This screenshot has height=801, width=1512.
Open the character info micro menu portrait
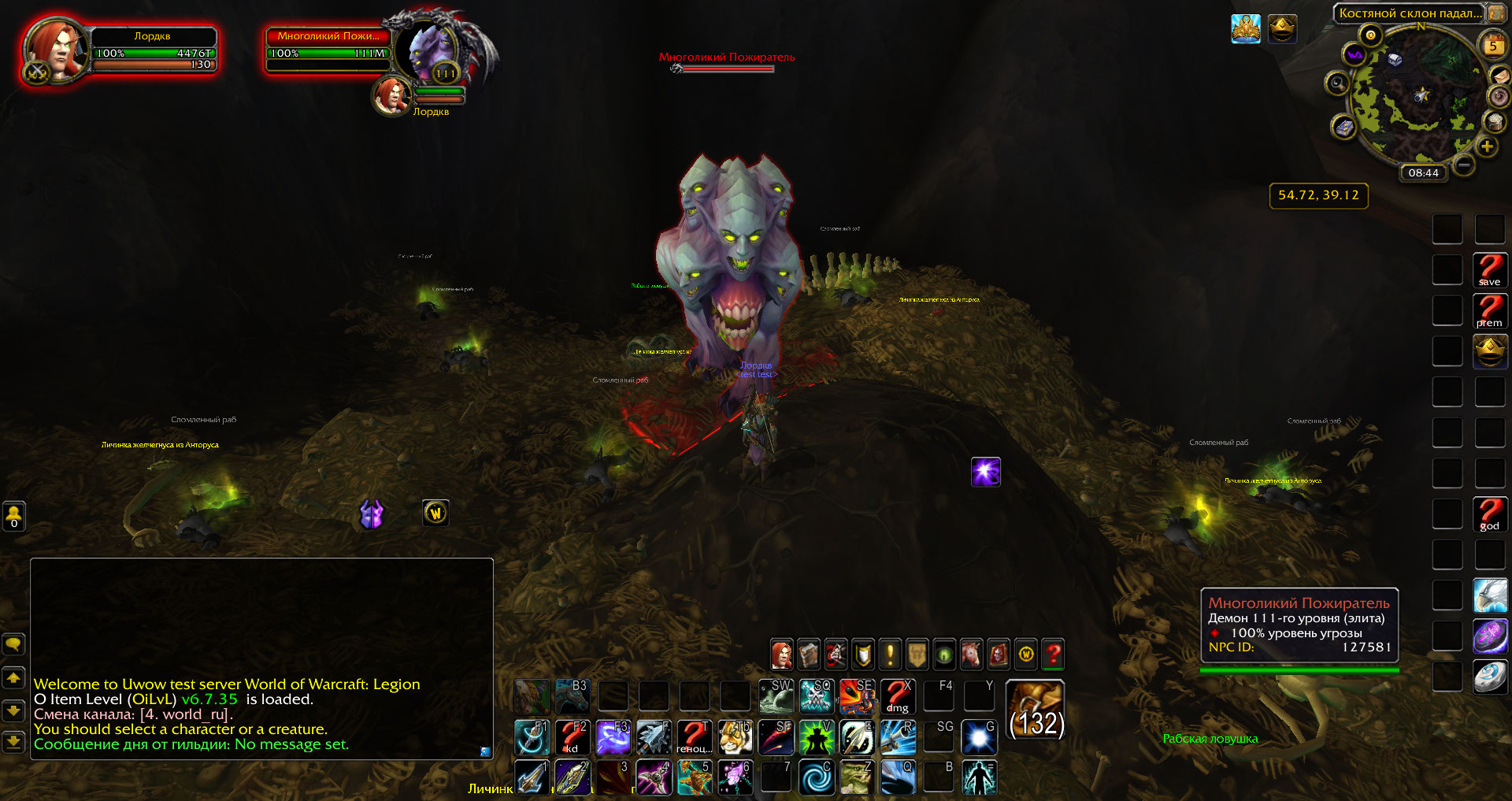point(781,654)
